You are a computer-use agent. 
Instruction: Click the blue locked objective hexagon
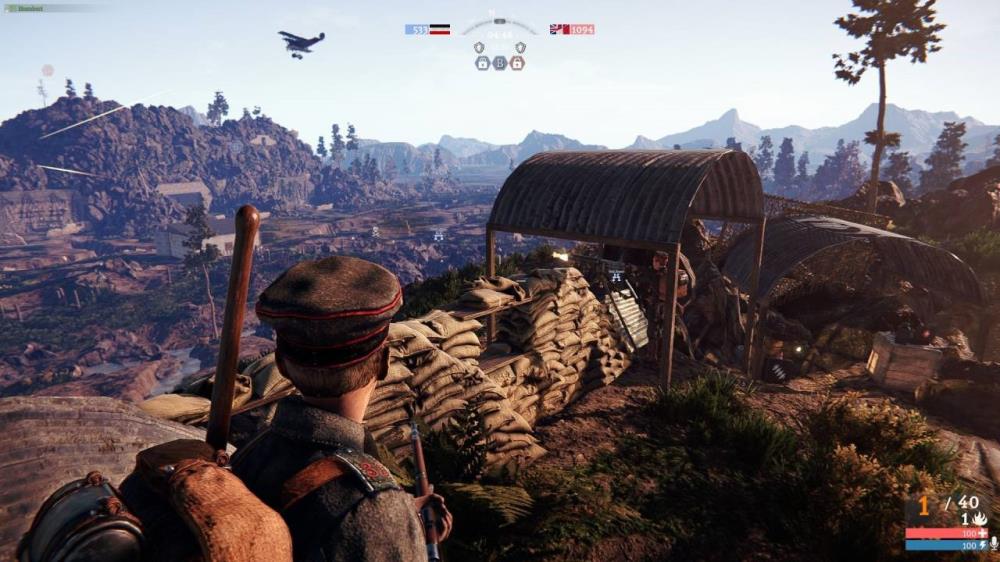tap(482, 63)
